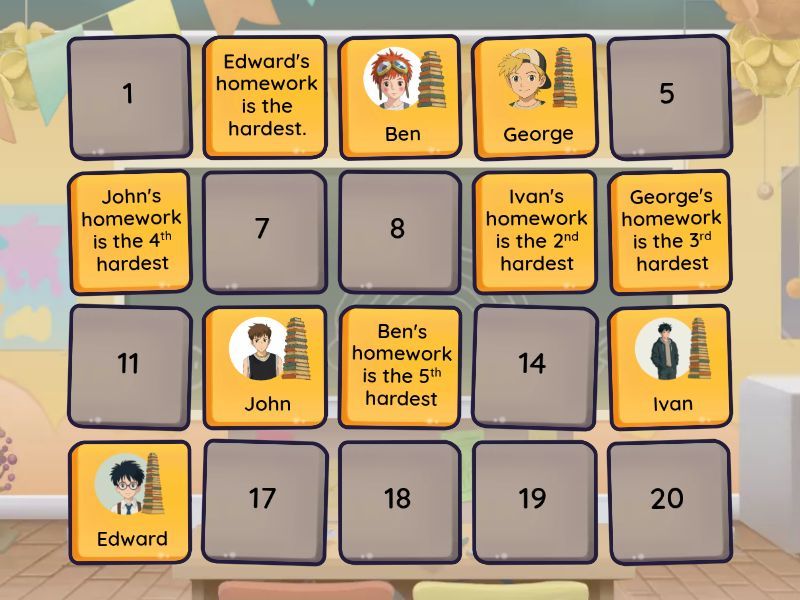Flip card number 8

398,229
